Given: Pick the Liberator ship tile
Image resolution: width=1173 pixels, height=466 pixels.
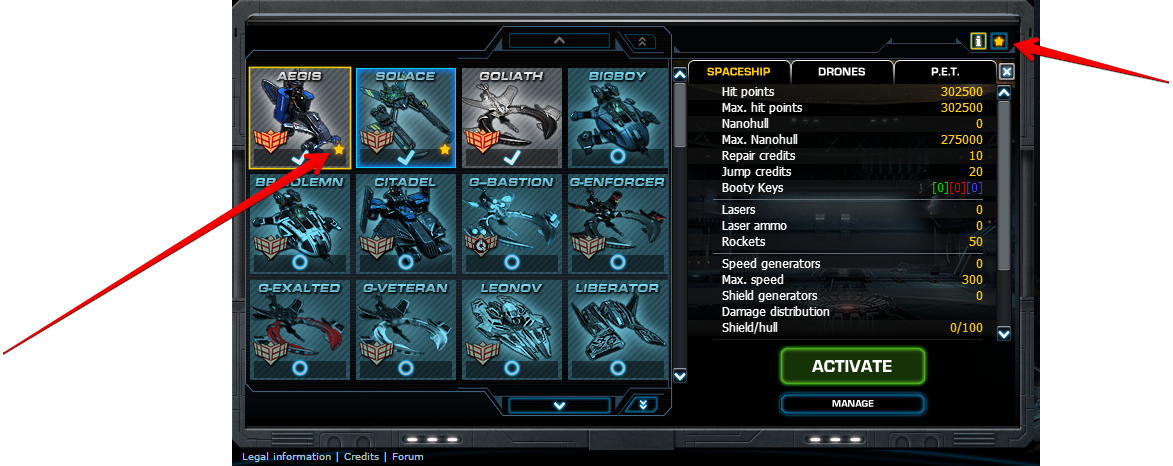Looking at the screenshot, I should pos(617,330).
